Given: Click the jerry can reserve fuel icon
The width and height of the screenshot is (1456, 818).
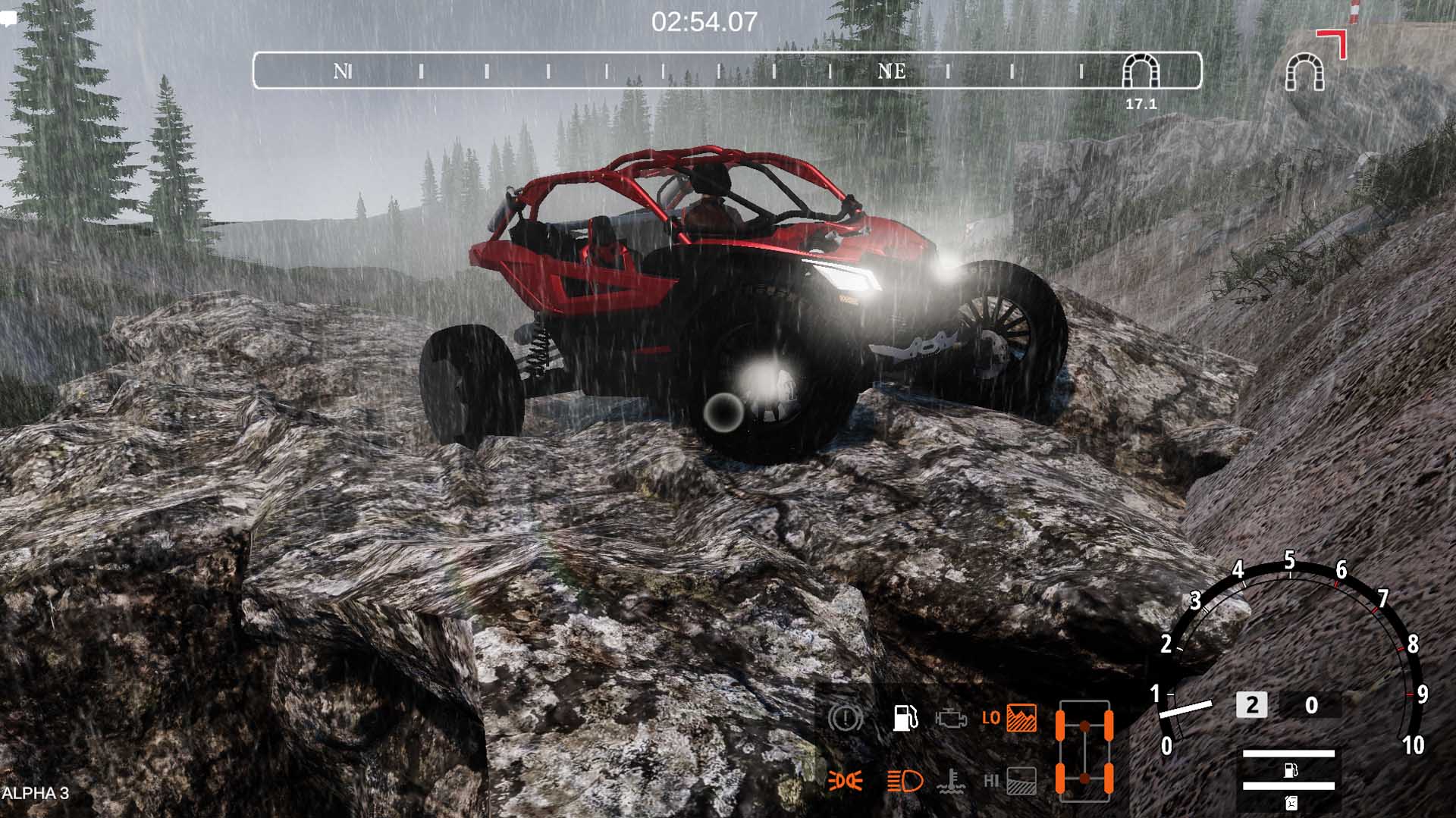Looking at the screenshot, I should coord(1290,802).
